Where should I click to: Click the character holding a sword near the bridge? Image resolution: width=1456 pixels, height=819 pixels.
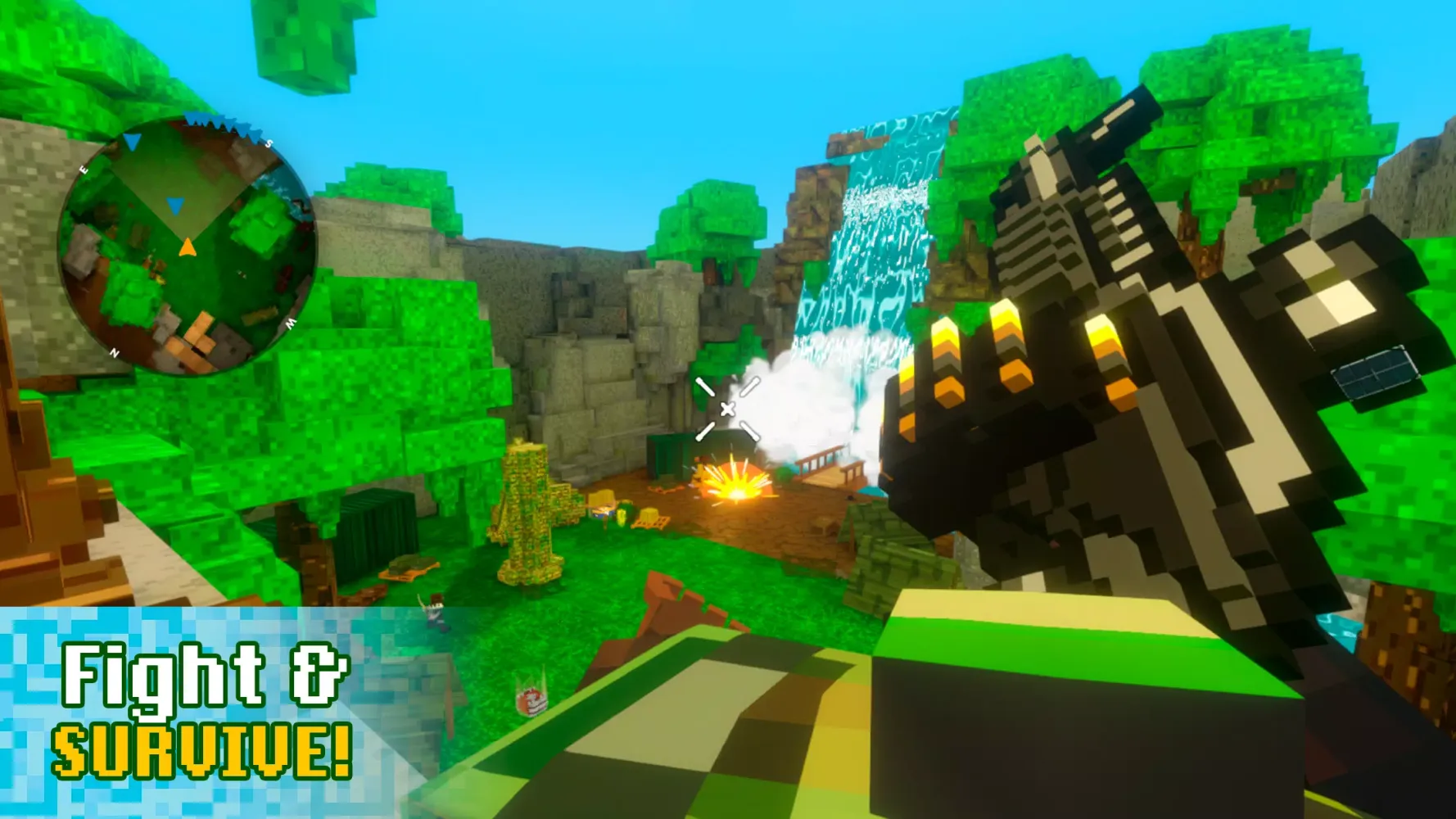click(x=435, y=609)
